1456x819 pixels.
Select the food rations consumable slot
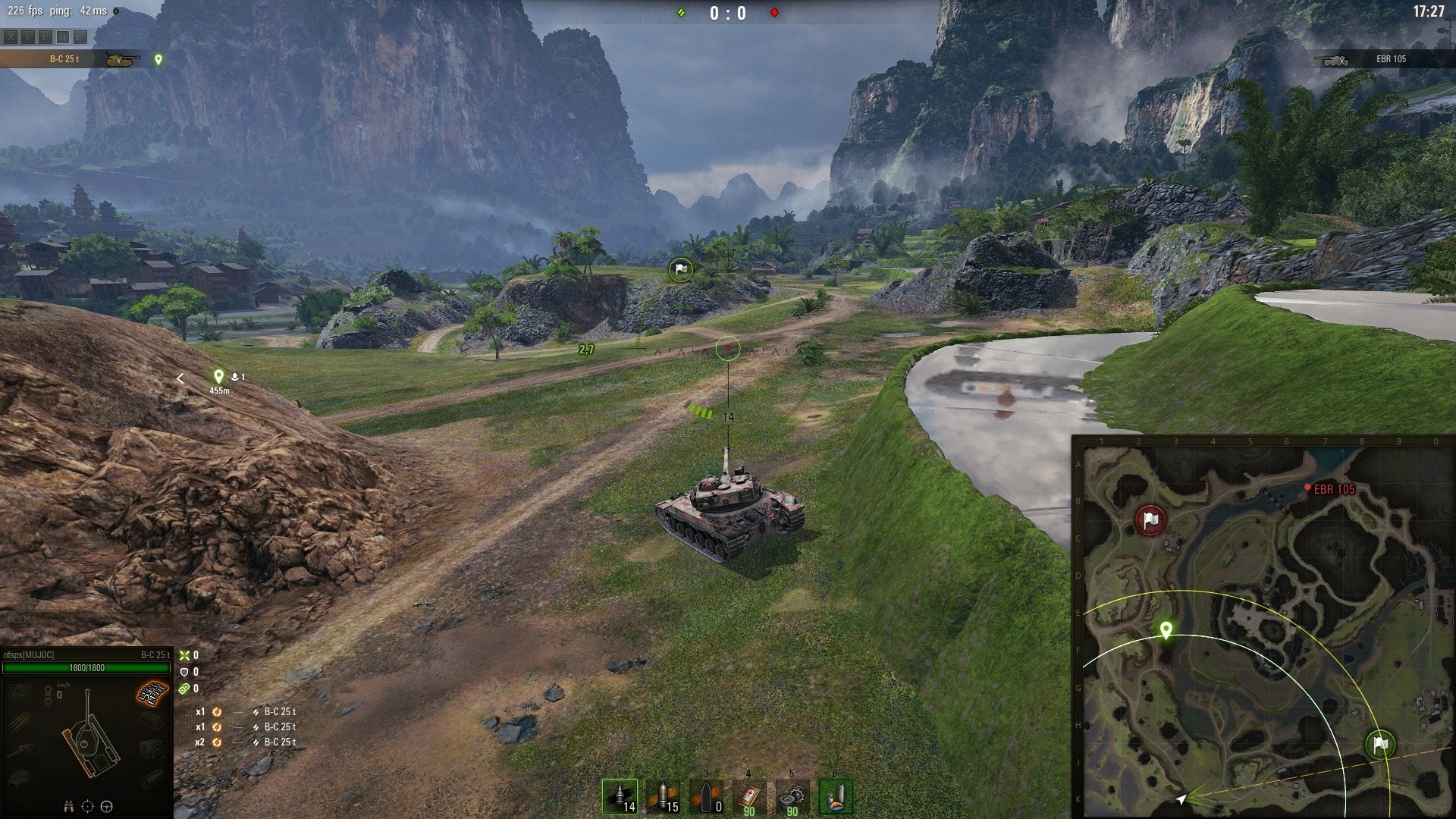[x=836, y=797]
